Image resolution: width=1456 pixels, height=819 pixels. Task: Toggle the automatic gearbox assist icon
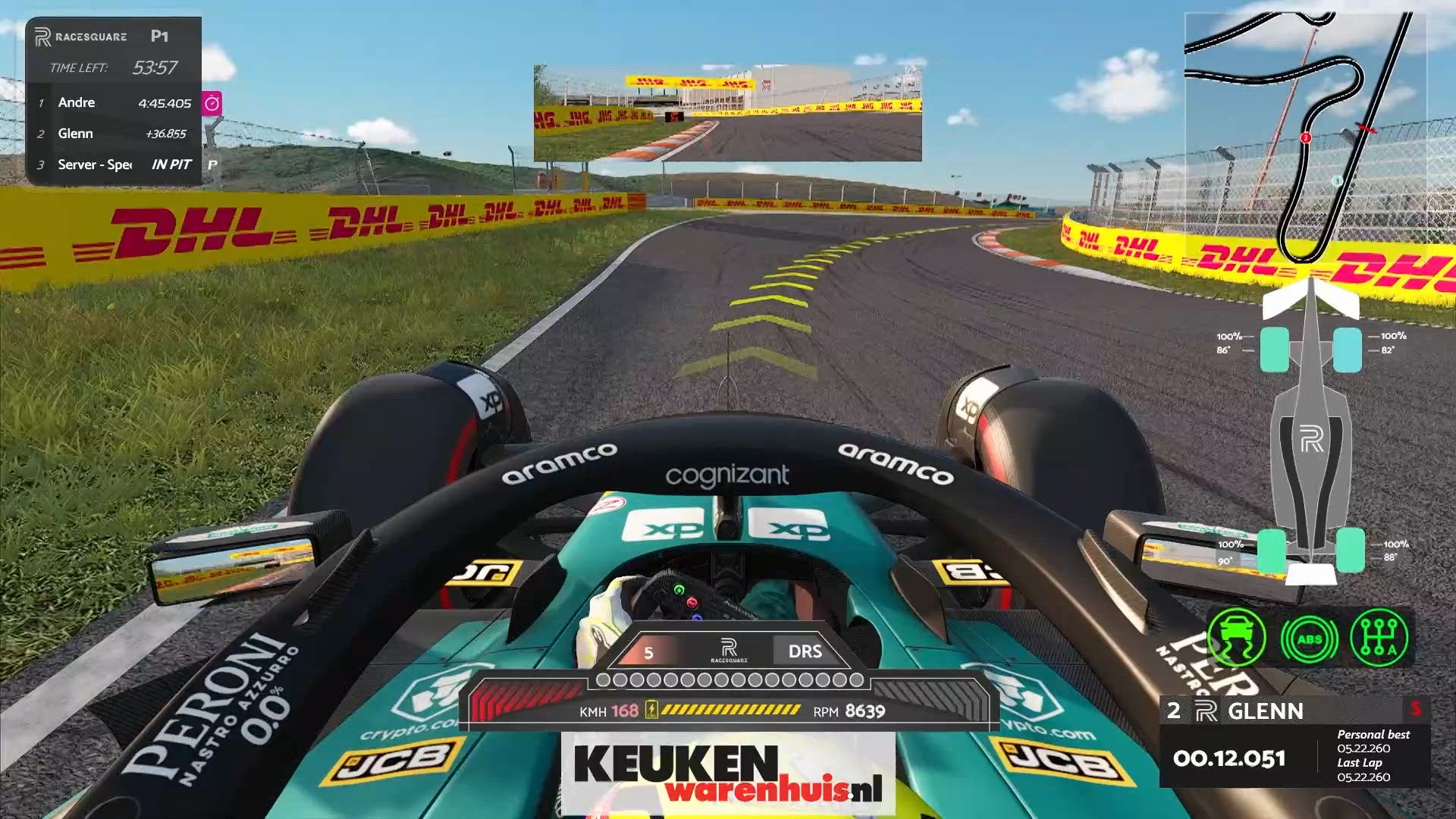click(1379, 639)
